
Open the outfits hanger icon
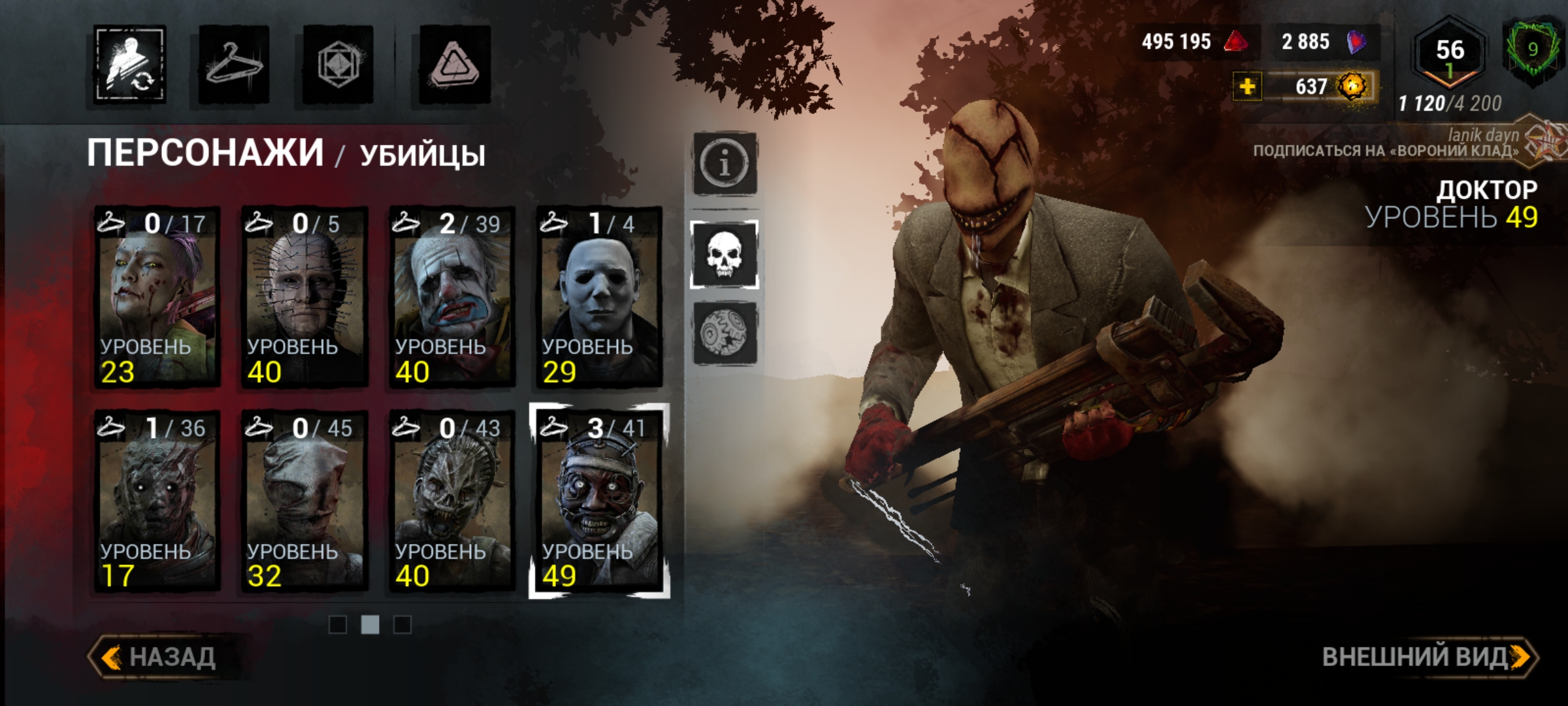click(235, 63)
